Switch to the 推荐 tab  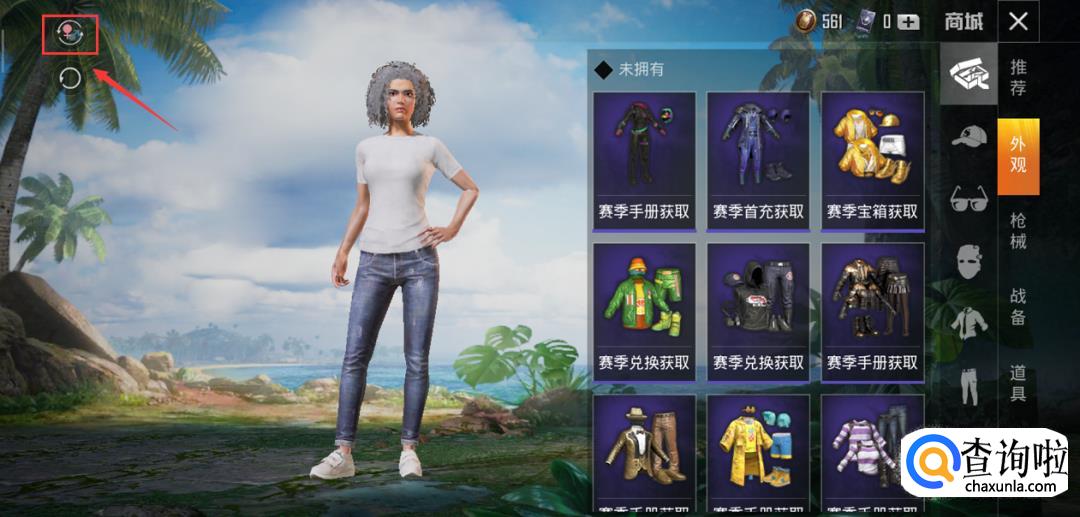click(1018, 78)
